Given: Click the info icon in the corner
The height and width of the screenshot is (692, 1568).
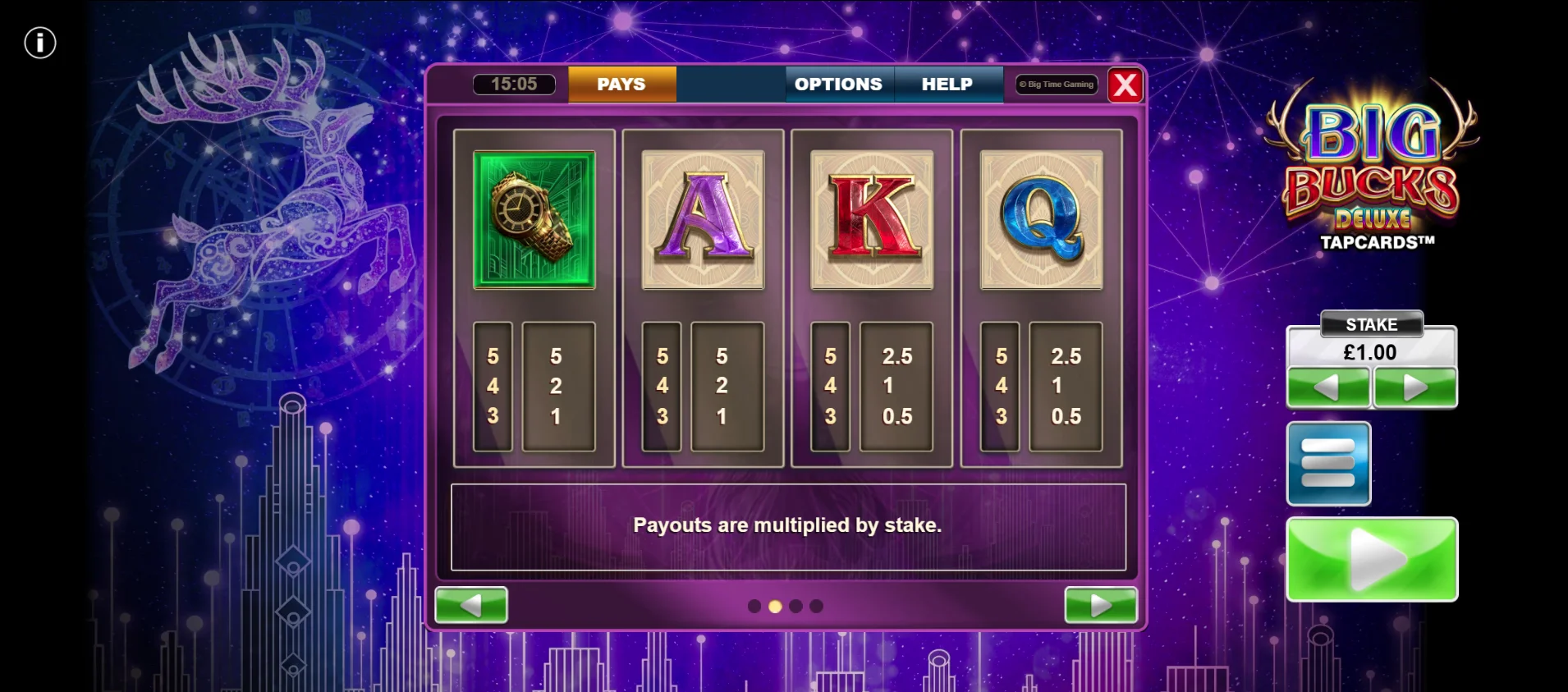Looking at the screenshot, I should point(39,43).
